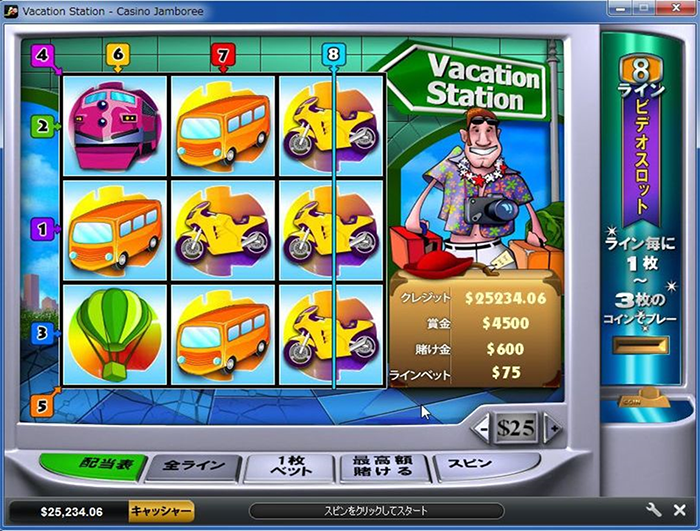Select payline marker number 2
This screenshot has width=700, height=531.
tap(42, 126)
